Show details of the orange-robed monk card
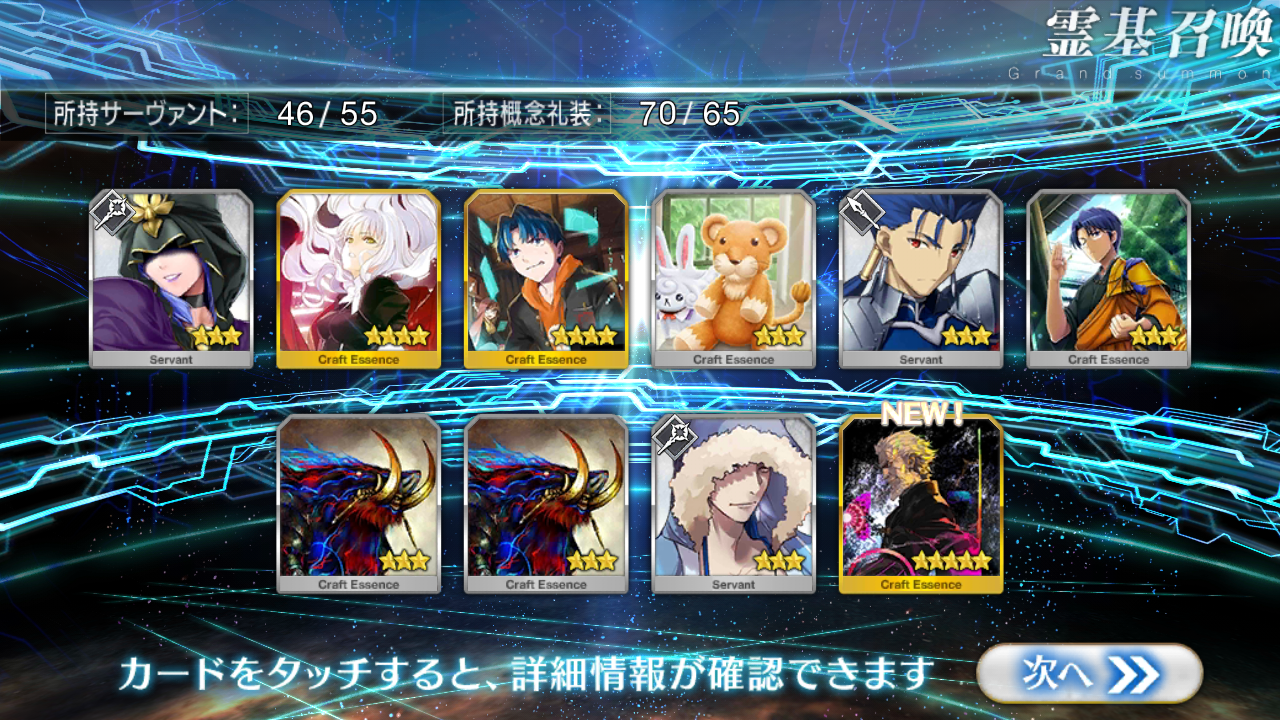The width and height of the screenshot is (1280, 720). tap(1108, 278)
